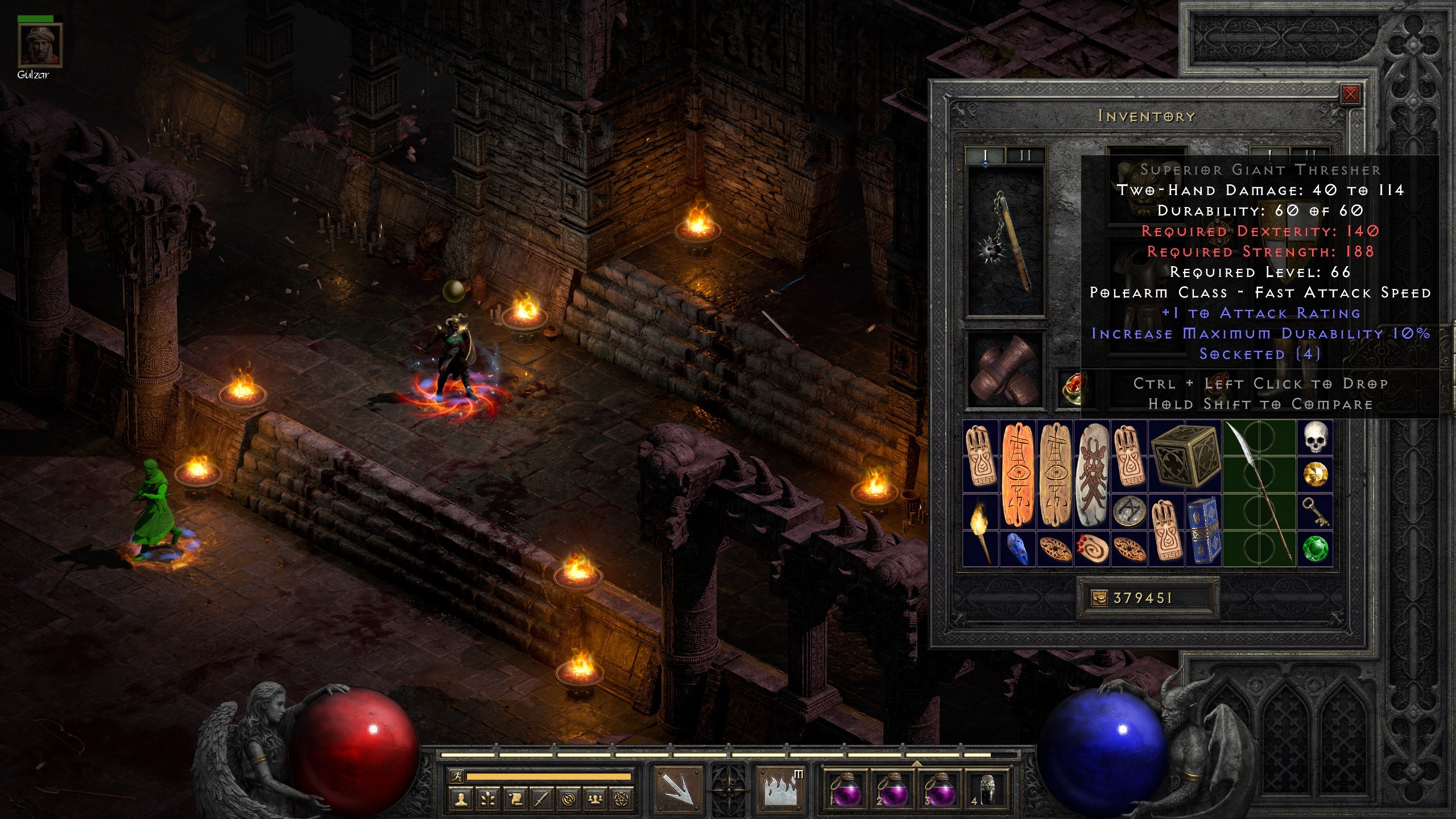Pick up the key from inventory
This screenshot has height=819, width=1456.
click(x=1315, y=511)
